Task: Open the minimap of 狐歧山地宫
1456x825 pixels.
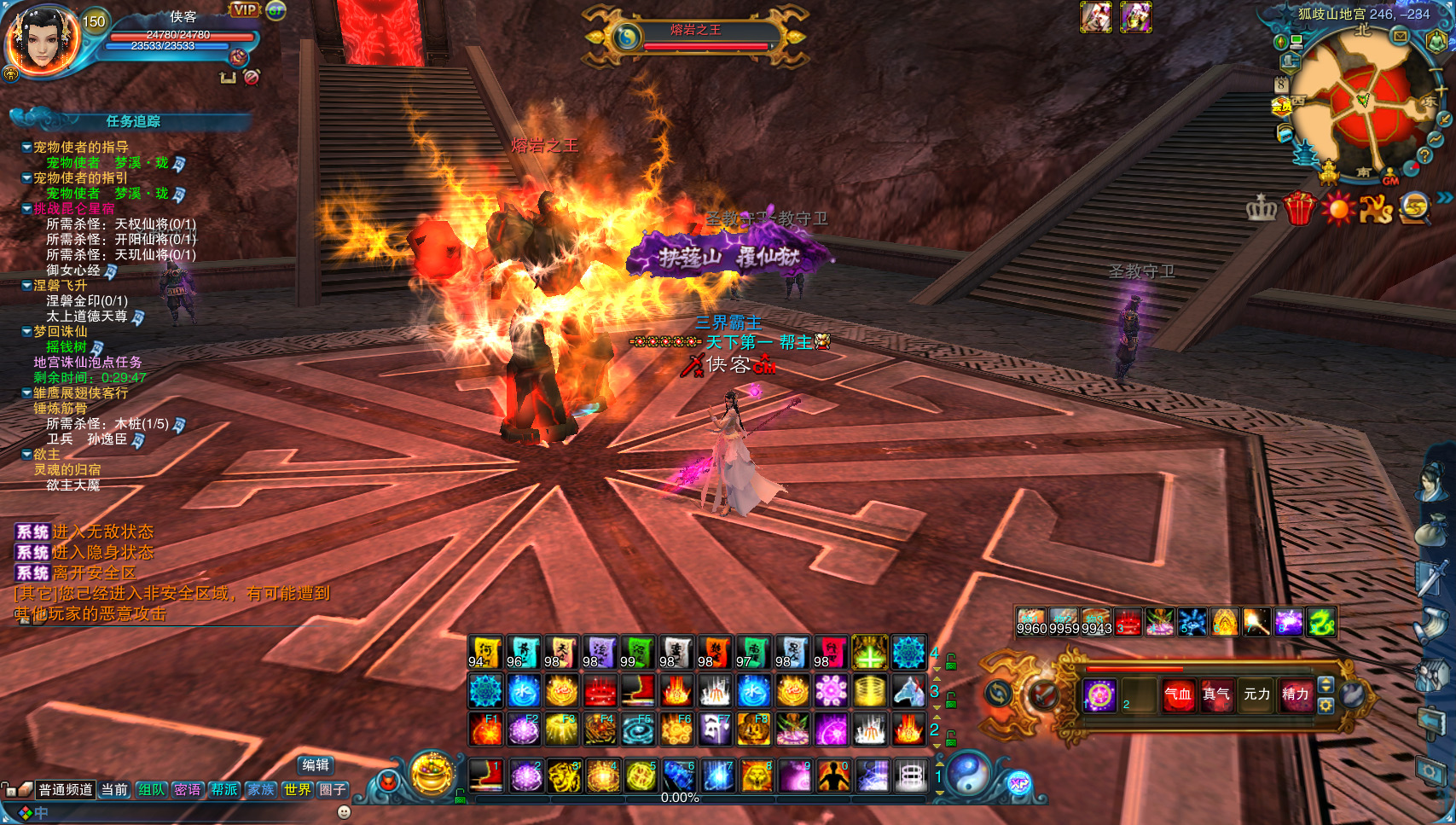Action: 1363,107
